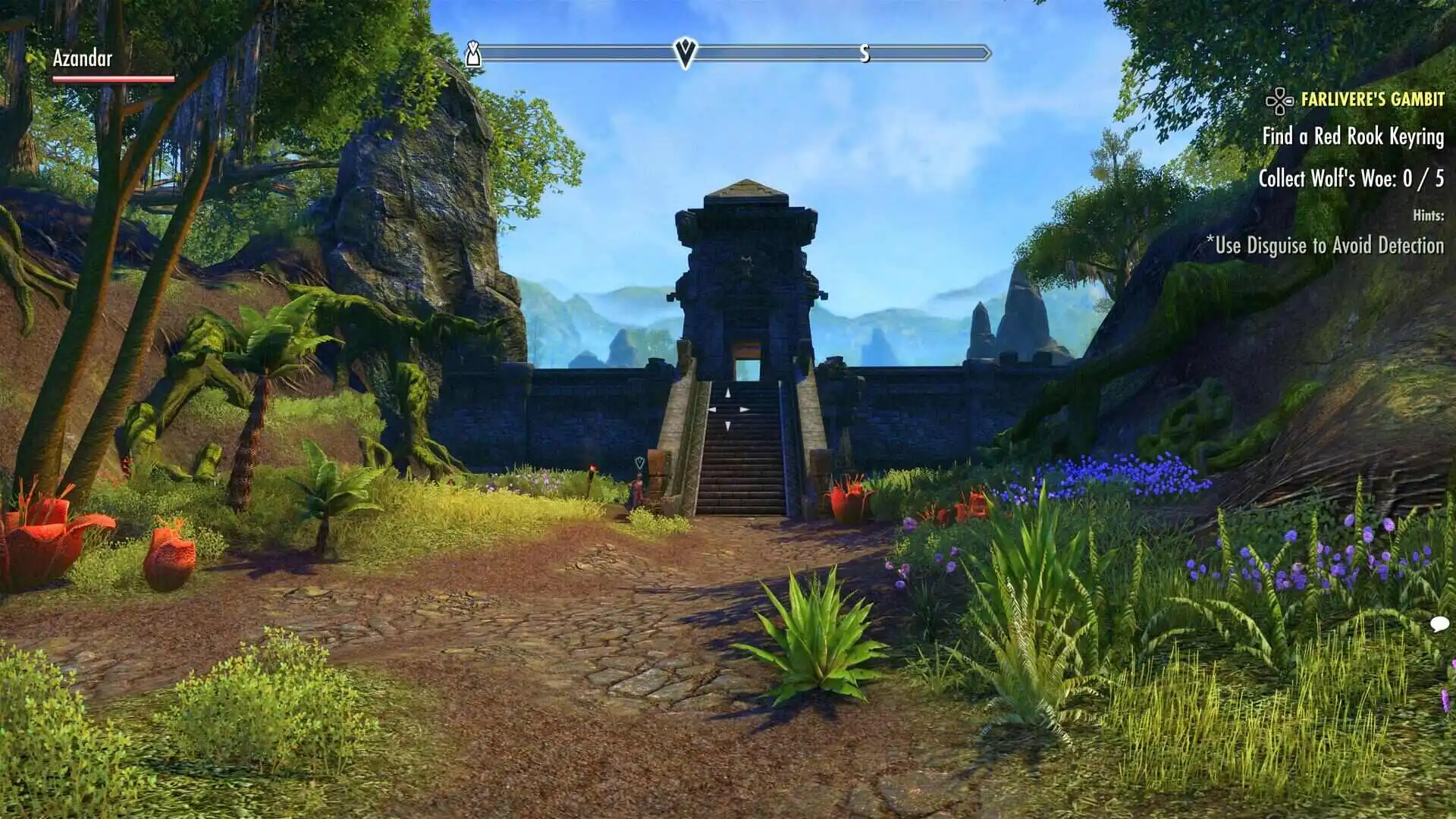The height and width of the screenshot is (819, 1456).
Task: Select the Farlivere's Gambit quest title
Action: pos(1372,99)
